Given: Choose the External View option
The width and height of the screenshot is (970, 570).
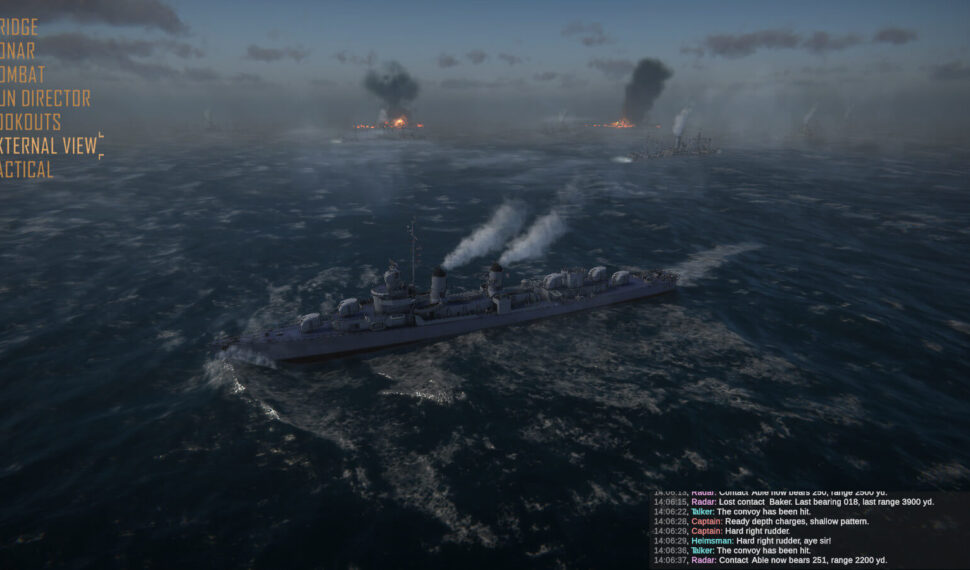Looking at the screenshot, I should click(49, 146).
